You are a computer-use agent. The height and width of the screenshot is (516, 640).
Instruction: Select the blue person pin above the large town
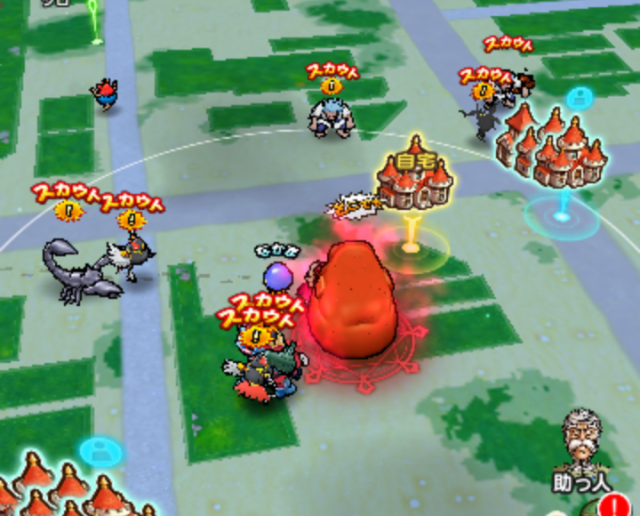coord(578,98)
